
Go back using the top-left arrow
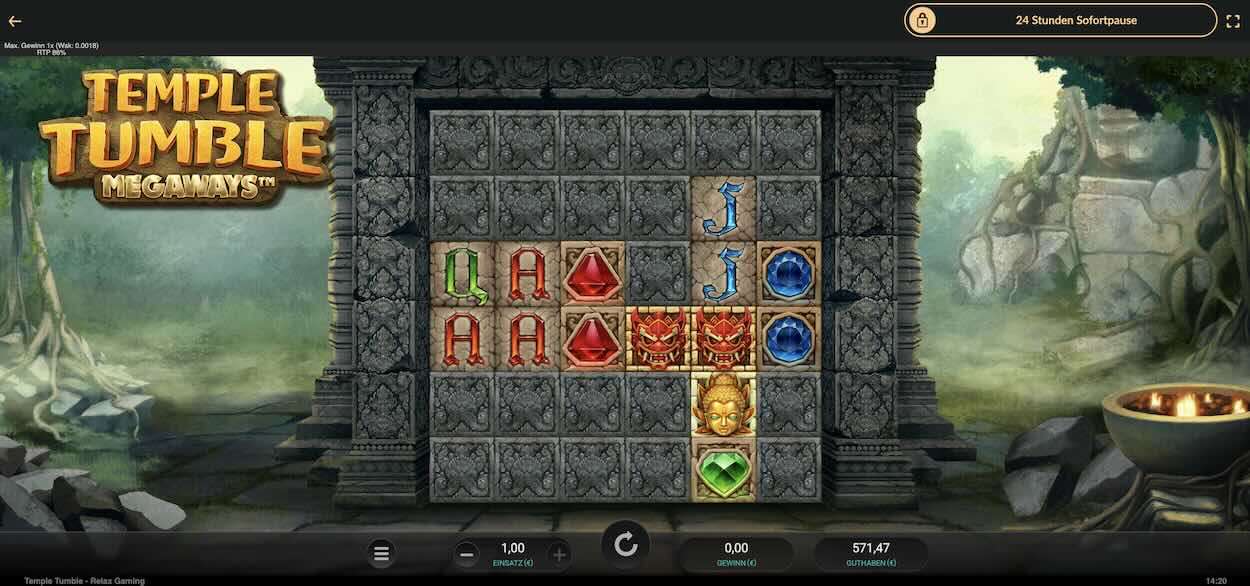pyautogui.click(x=15, y=21)
